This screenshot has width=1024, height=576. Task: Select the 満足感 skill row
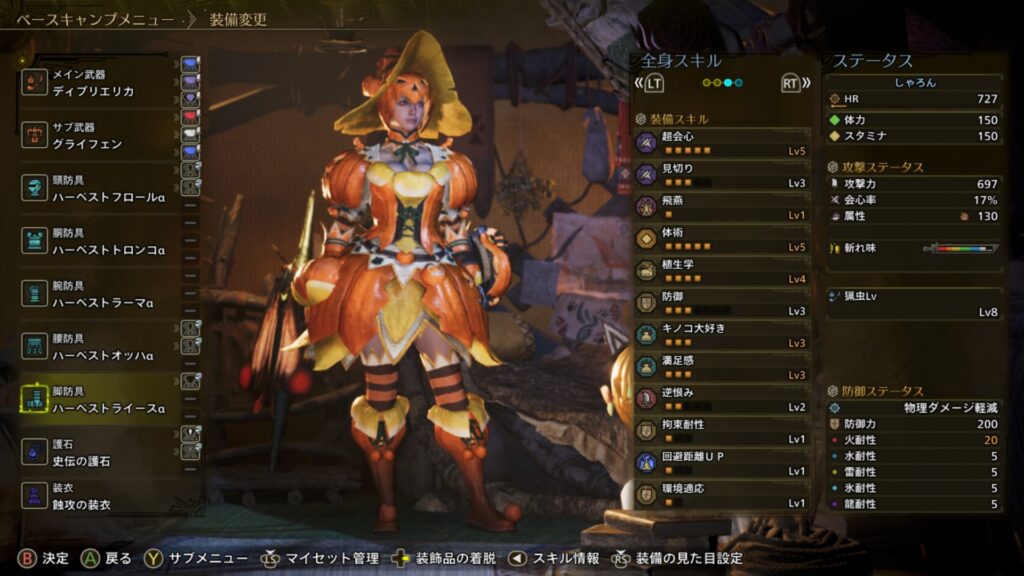point(722,367)
